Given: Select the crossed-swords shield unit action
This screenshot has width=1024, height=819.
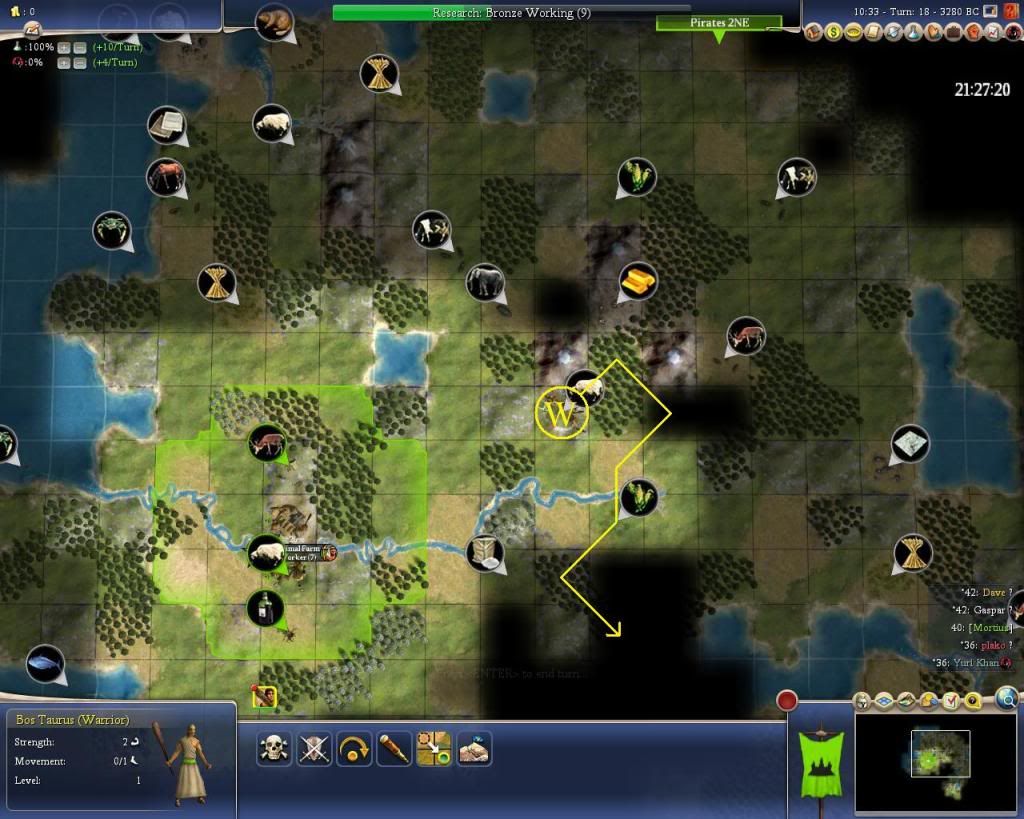Looking at the screenshot, I should pos(315,748).
